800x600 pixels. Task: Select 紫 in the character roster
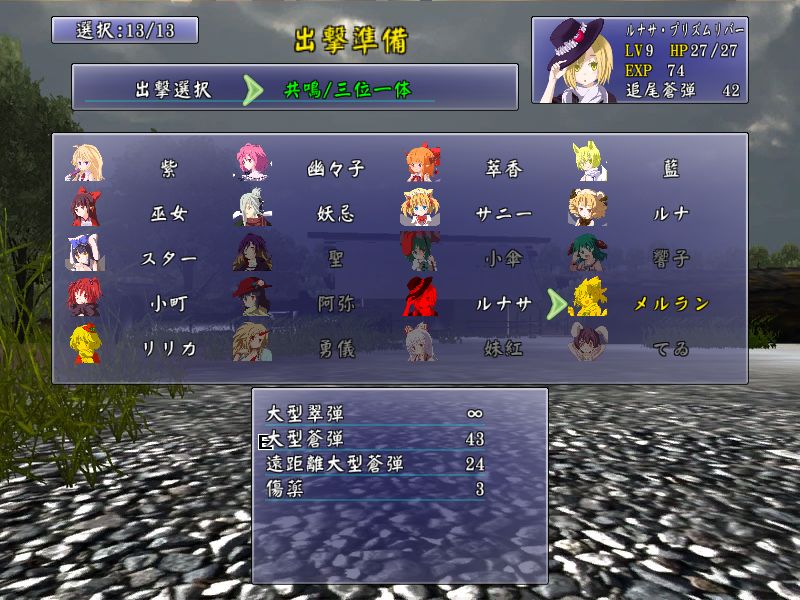coord(167,170)
